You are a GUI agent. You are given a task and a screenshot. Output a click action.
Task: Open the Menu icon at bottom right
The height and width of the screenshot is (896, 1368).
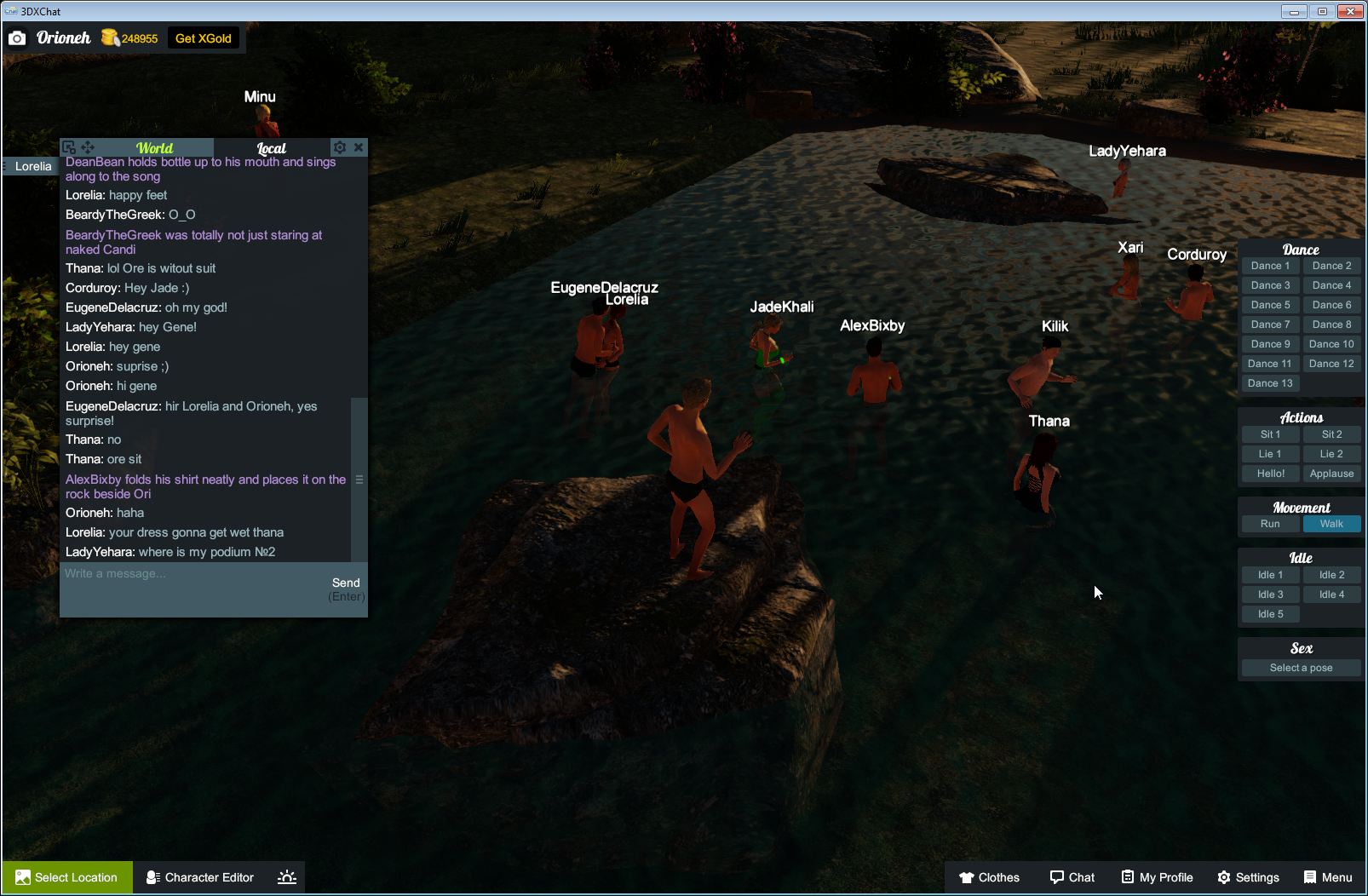1327,876
